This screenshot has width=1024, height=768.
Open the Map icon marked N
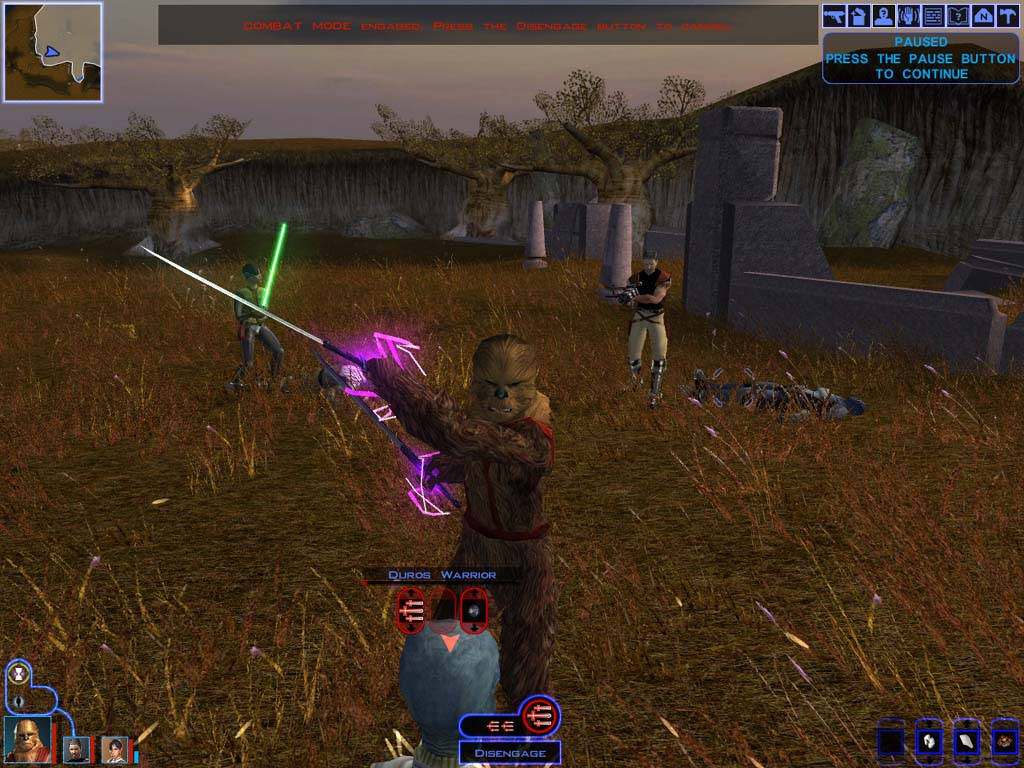983,16
